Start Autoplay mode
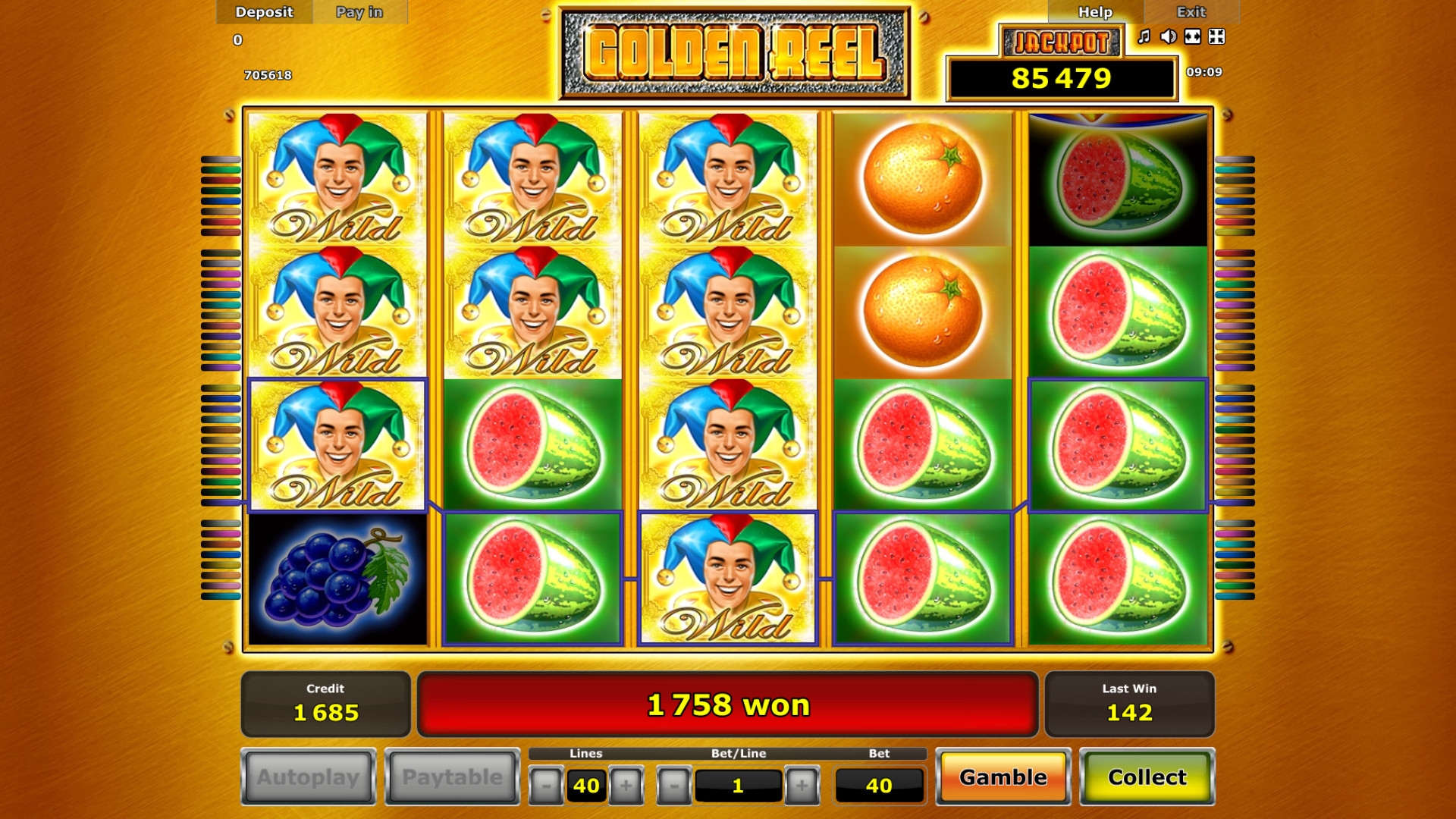The height and width of the screenshot is (819, 1456). (308, 777)
